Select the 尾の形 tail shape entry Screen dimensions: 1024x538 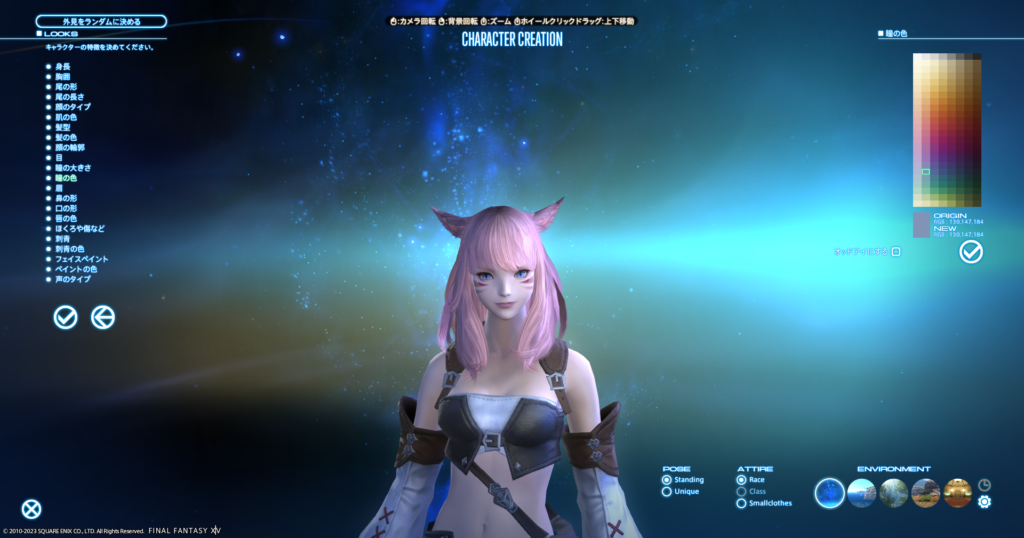(x=65, y=86)
